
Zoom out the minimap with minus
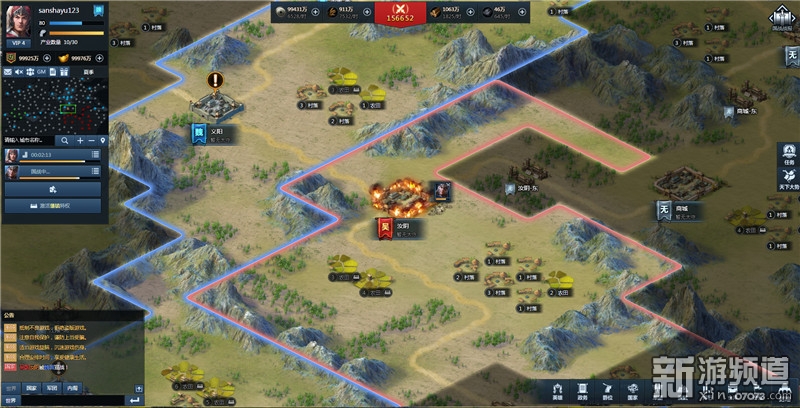click(x=91, y=140)
